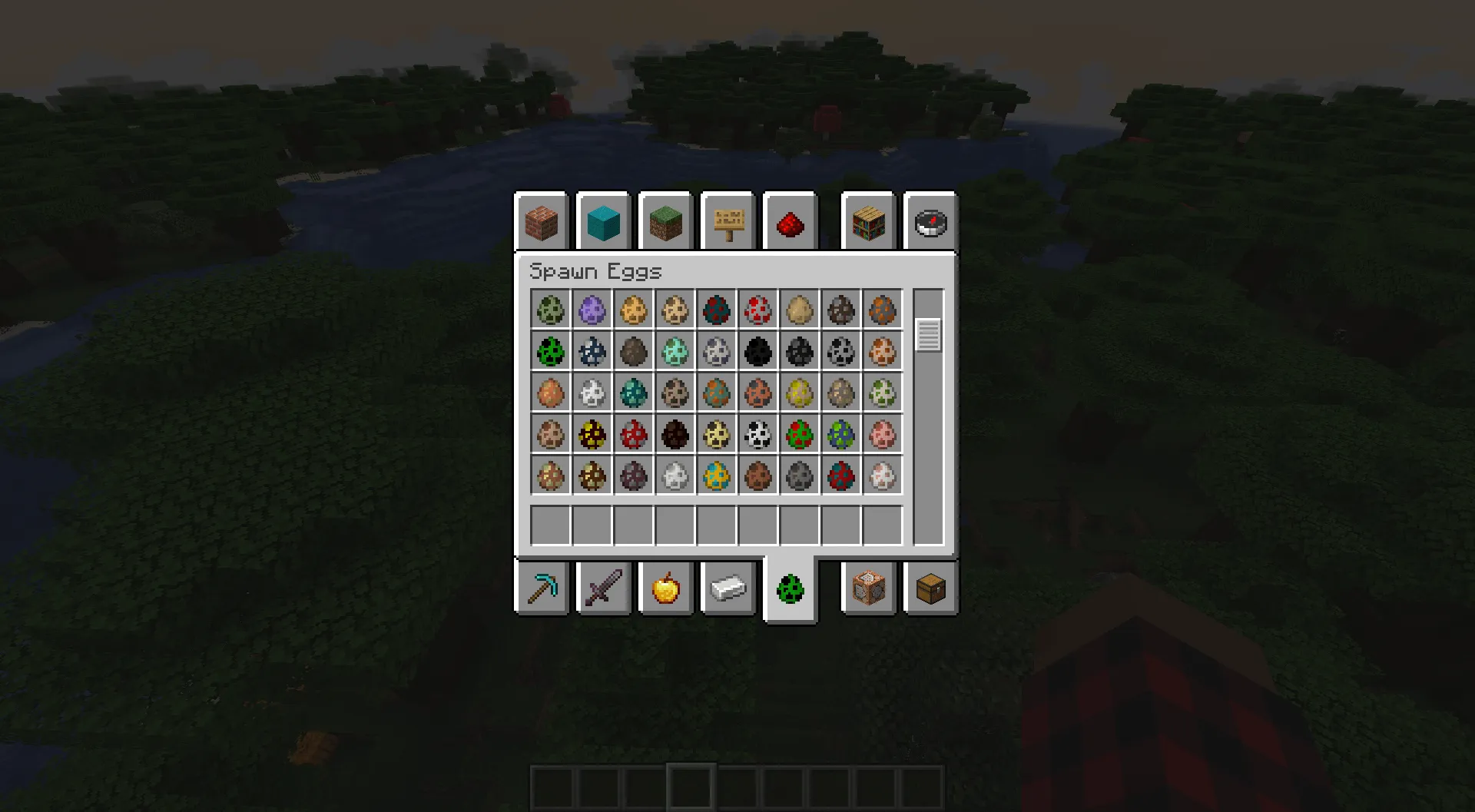The image size is (1475, 812).
Task: Select the purple spawn egg in the top row
Action: point(592,310)
